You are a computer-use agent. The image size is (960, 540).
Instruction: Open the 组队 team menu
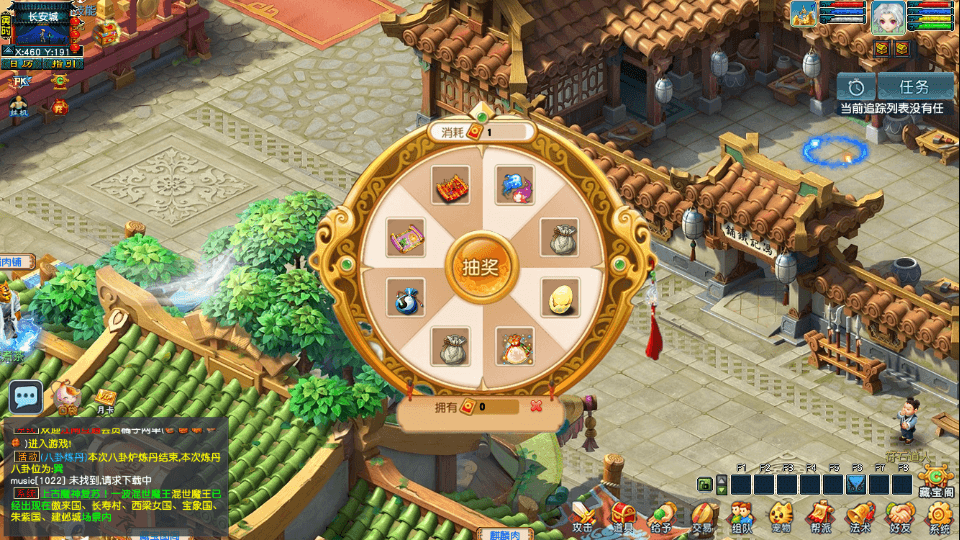coord(741,516)
